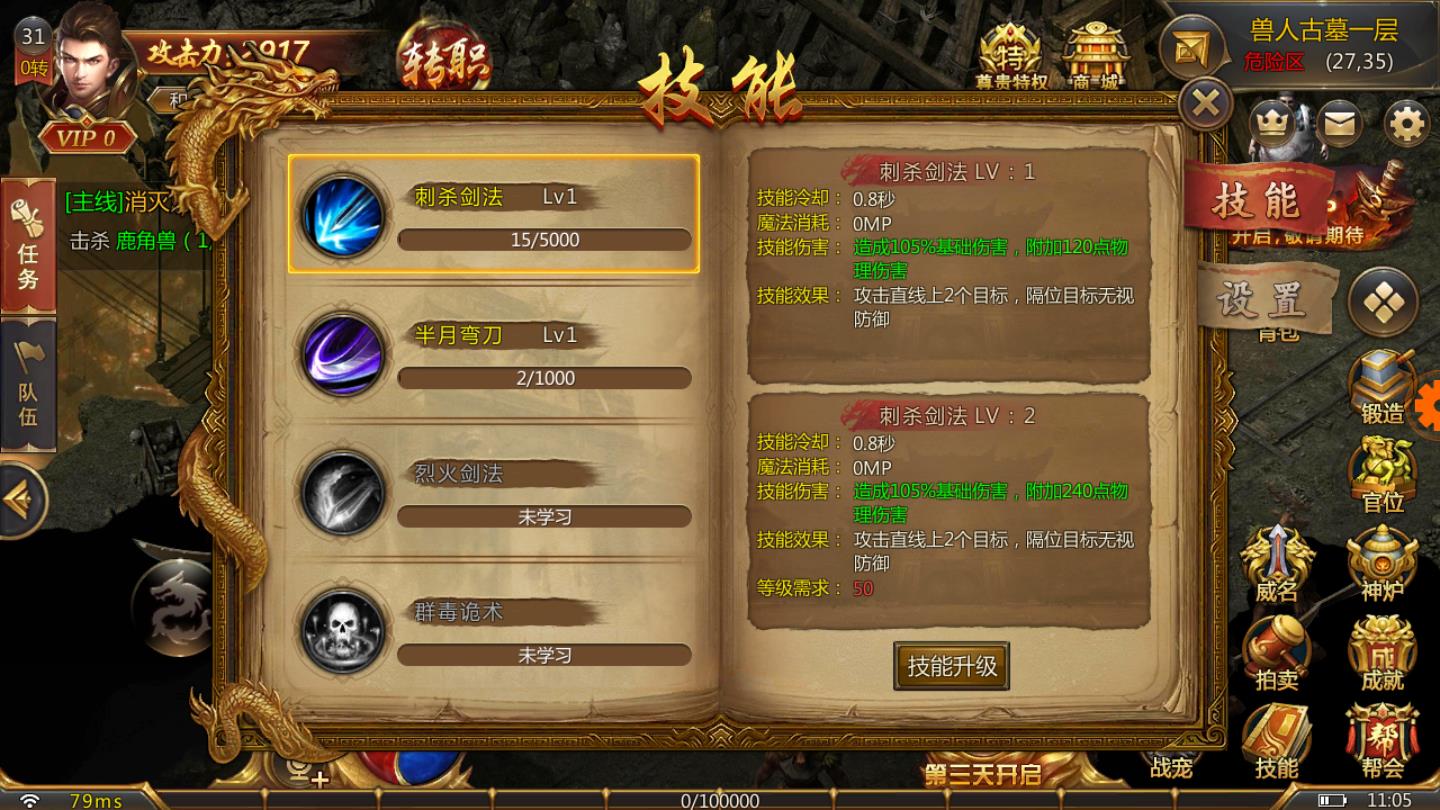The height and width of the screenshot is (810, 1440).
Task: Switch to the 设置 side tab
Action: (x=1266, y=300)
